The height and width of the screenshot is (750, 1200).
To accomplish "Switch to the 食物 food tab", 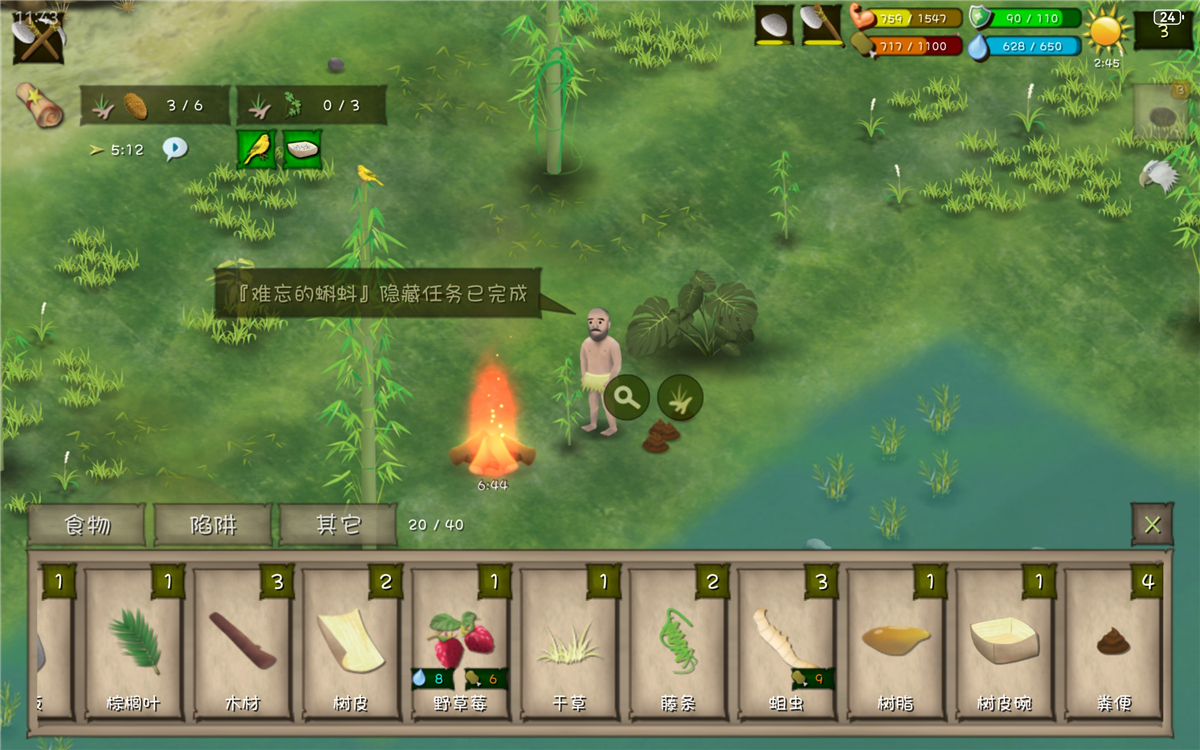I will (x=87, y=525).
